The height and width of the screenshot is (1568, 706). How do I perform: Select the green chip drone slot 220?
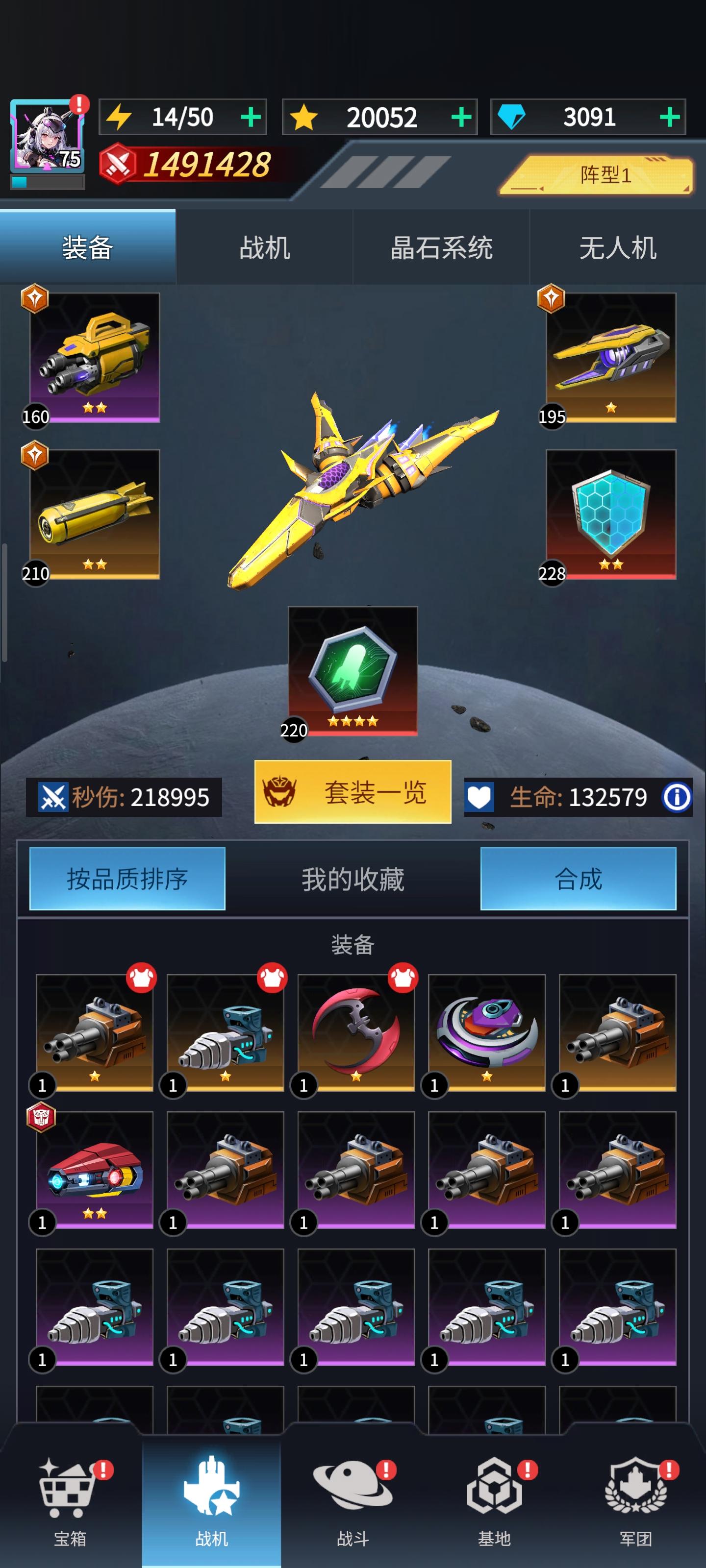pos(352,673)
